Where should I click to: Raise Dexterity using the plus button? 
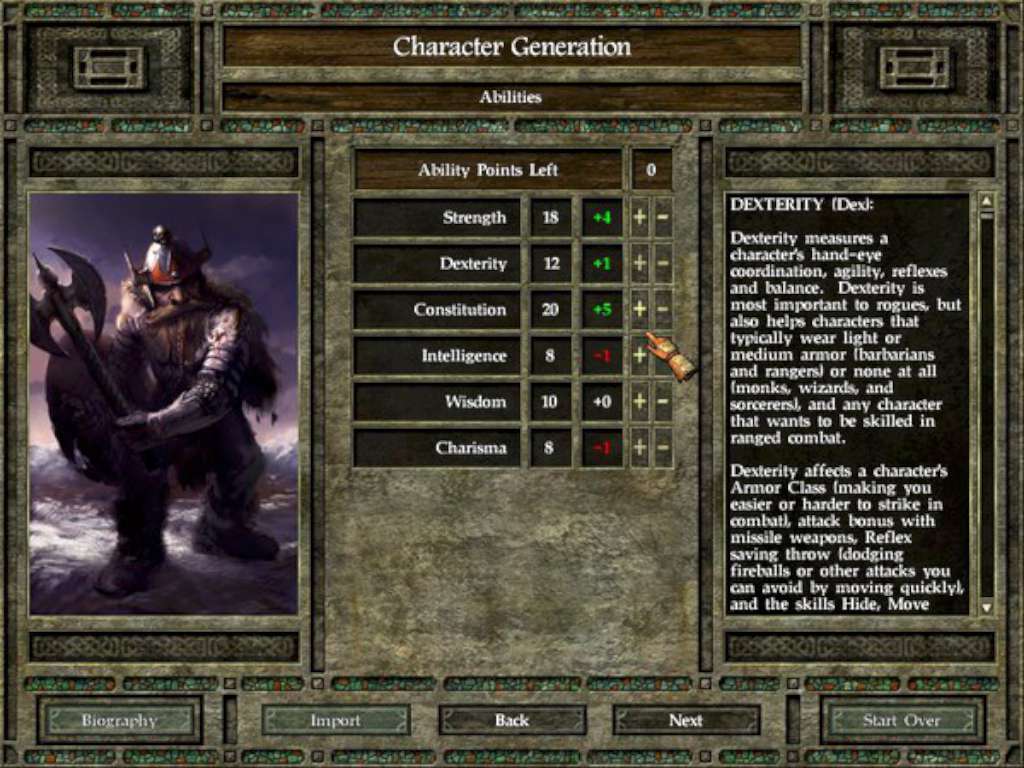coord(640,264)
